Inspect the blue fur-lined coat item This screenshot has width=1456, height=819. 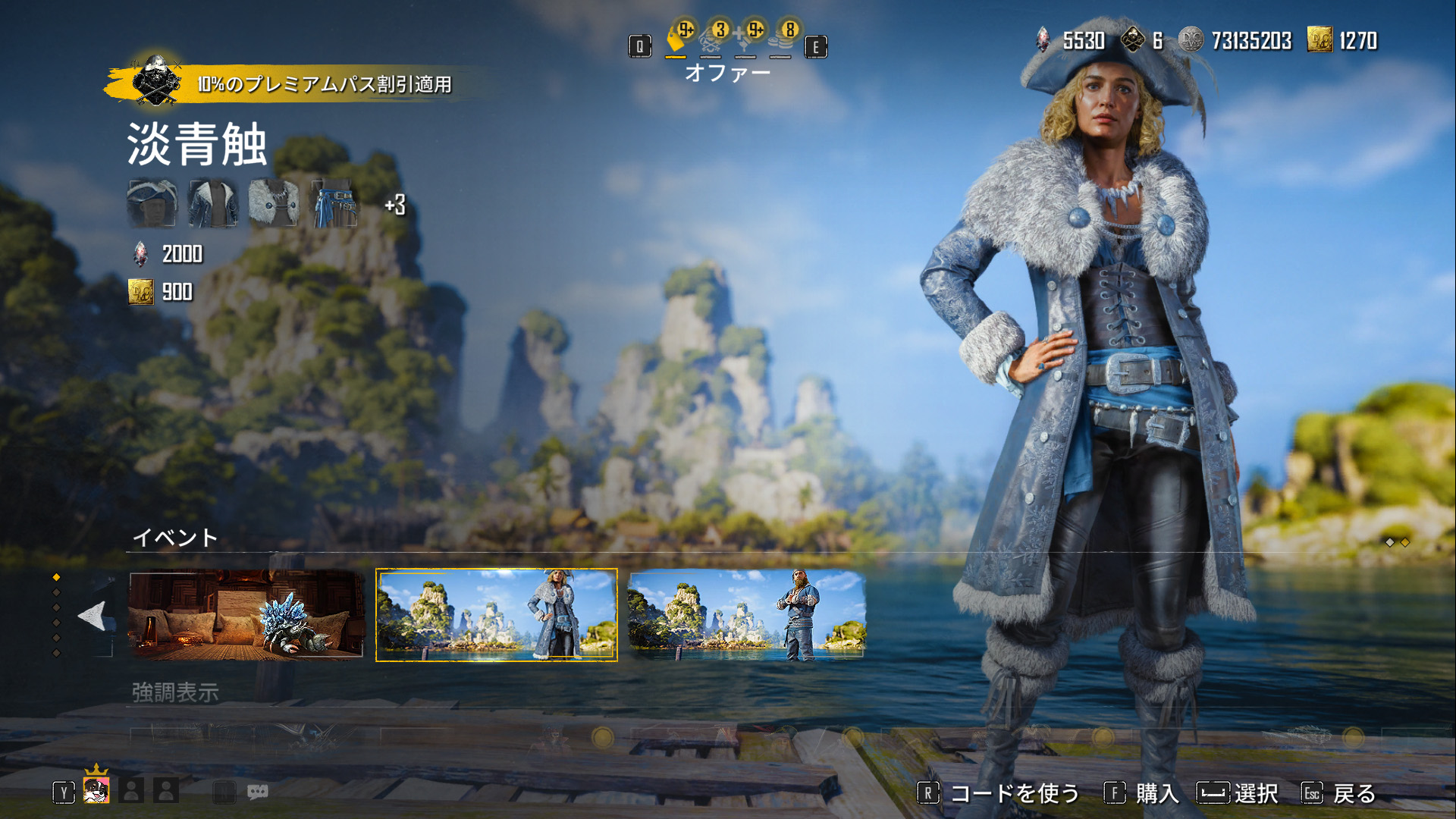click(x=213, y=203)
